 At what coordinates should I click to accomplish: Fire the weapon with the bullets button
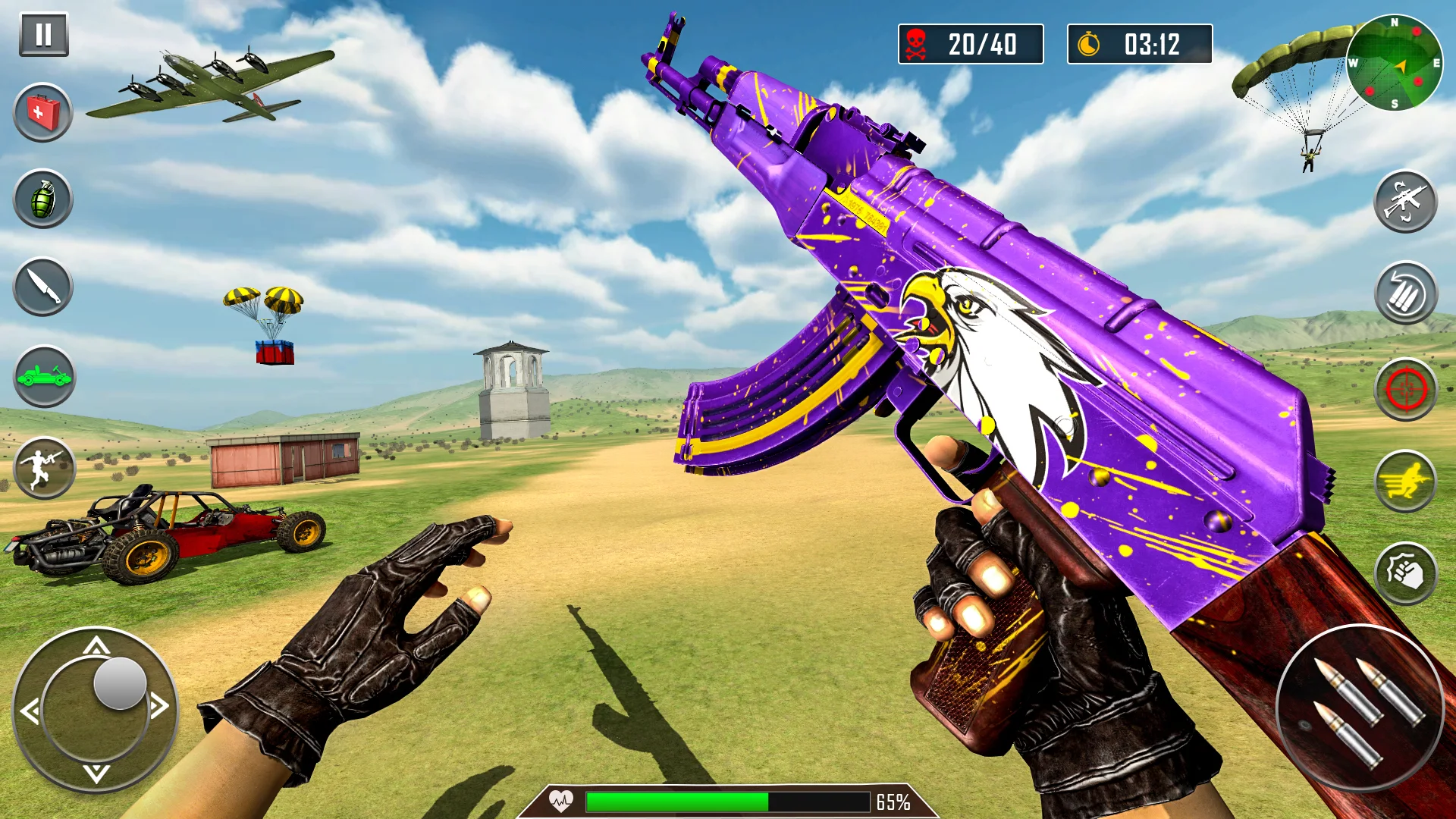coord(1360,708)
